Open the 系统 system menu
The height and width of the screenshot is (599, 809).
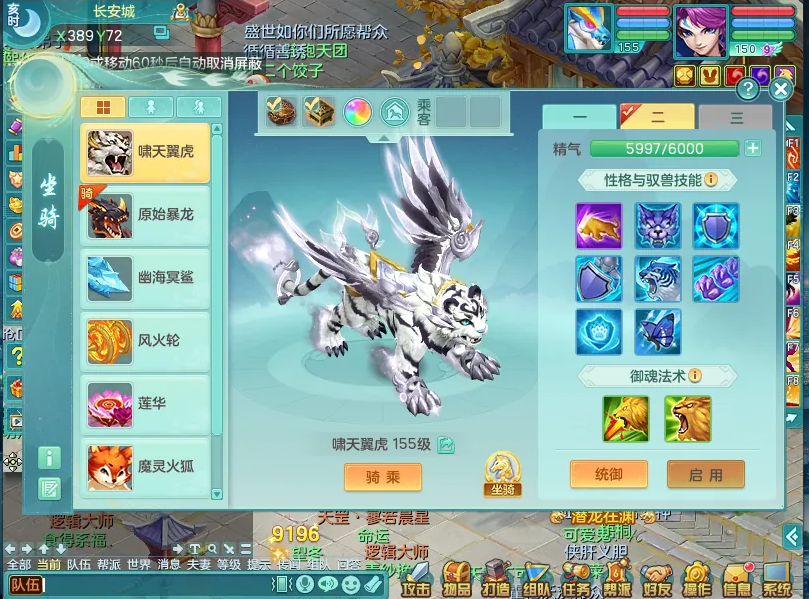pos(777,580)
